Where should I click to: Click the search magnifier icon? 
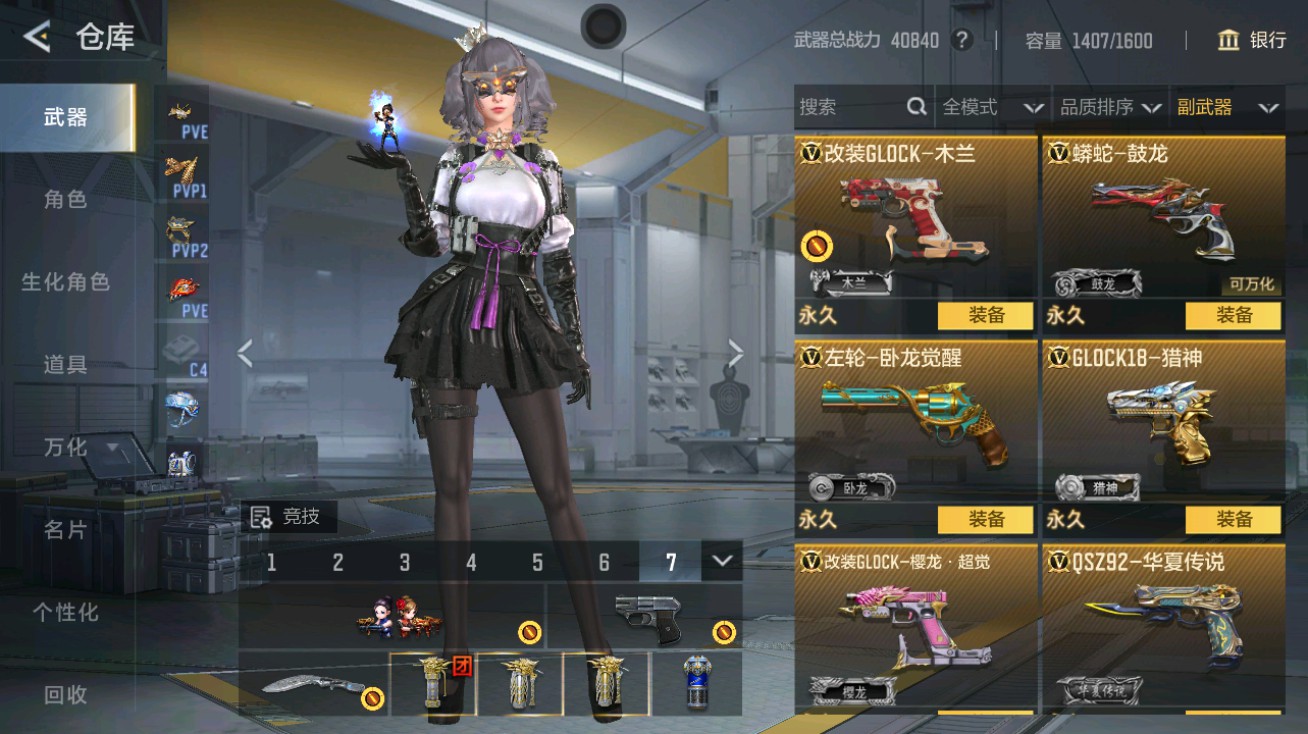(916, 107)
